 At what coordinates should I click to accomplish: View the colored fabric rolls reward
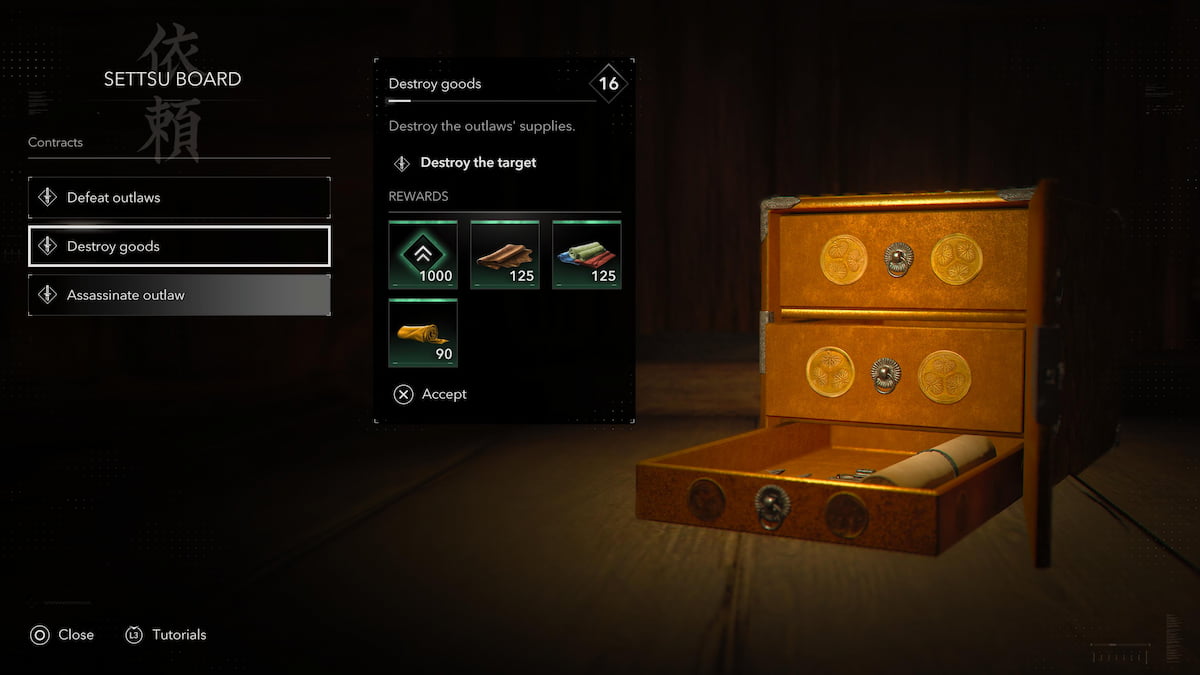tap(587, 255)
